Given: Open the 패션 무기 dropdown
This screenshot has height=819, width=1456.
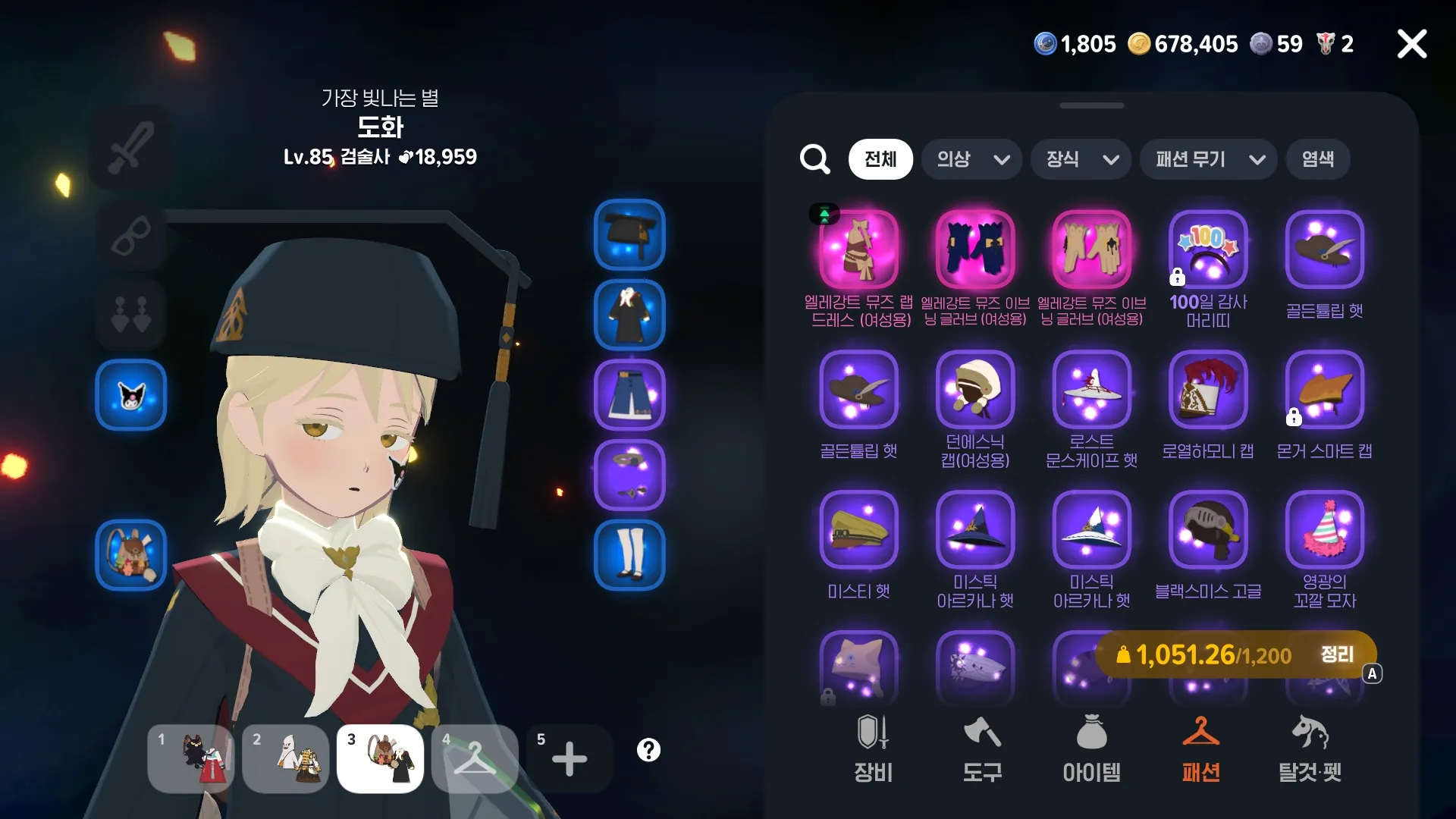Looking at the screenshot, I should tap(1208, 159).
